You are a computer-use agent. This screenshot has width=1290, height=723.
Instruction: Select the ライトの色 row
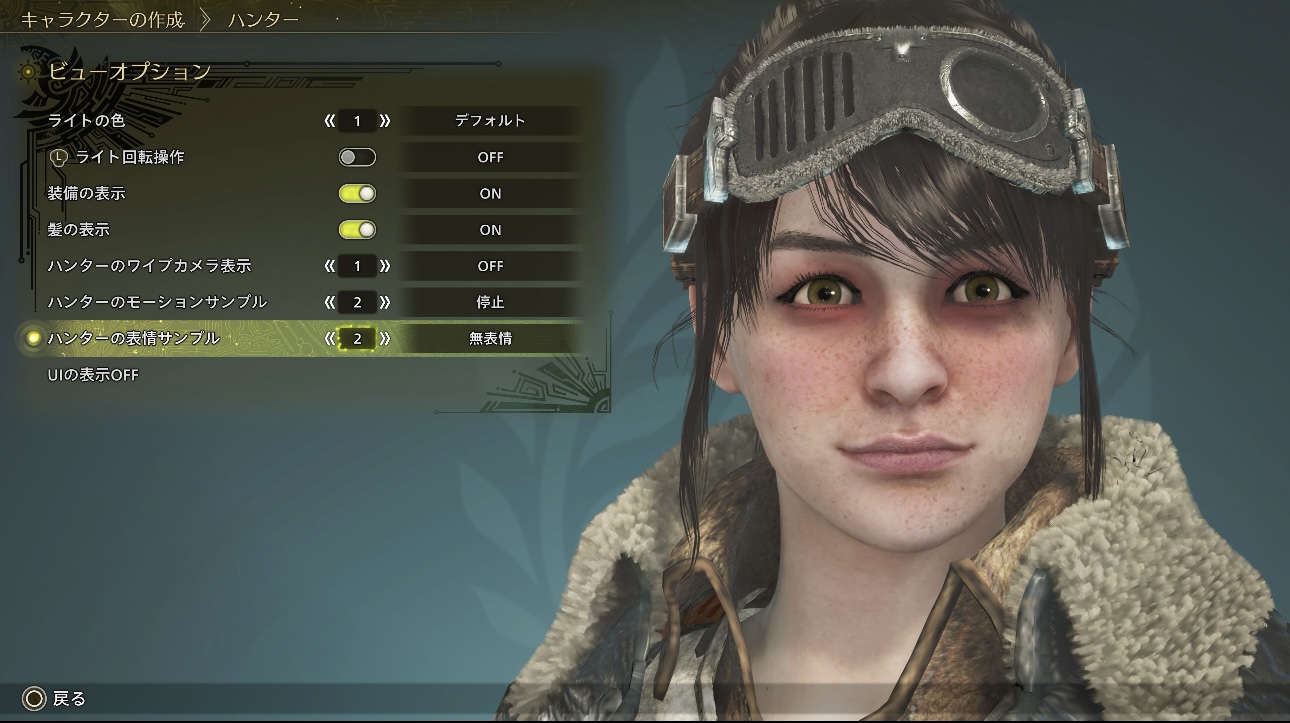86,121
